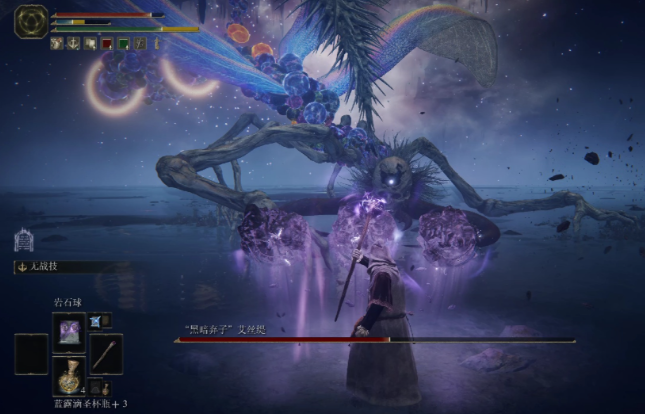Select the 岩石球 spell slot
Image resolution: width=645 pixels, height=414 pixels.
69,329
